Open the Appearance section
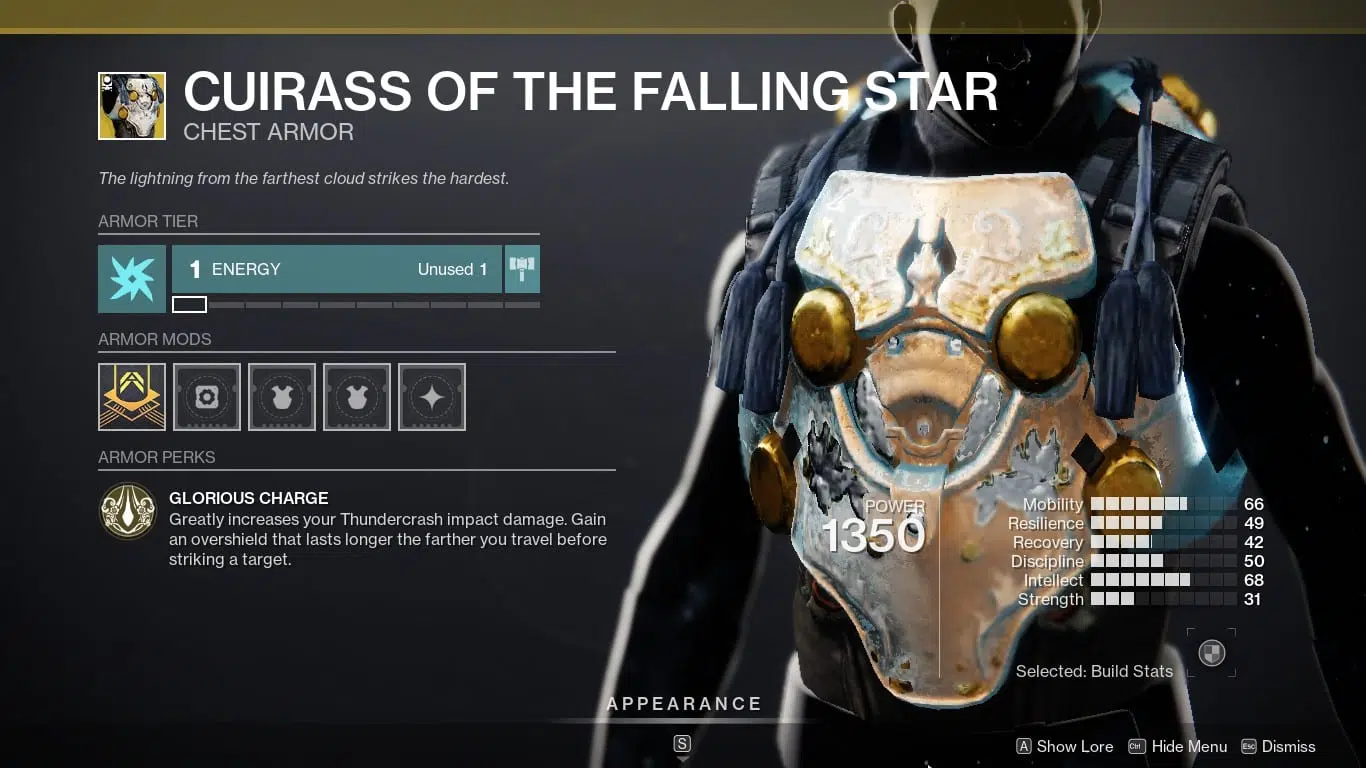The width and height of the screenshot is (1366, 768). click(684, 704)
